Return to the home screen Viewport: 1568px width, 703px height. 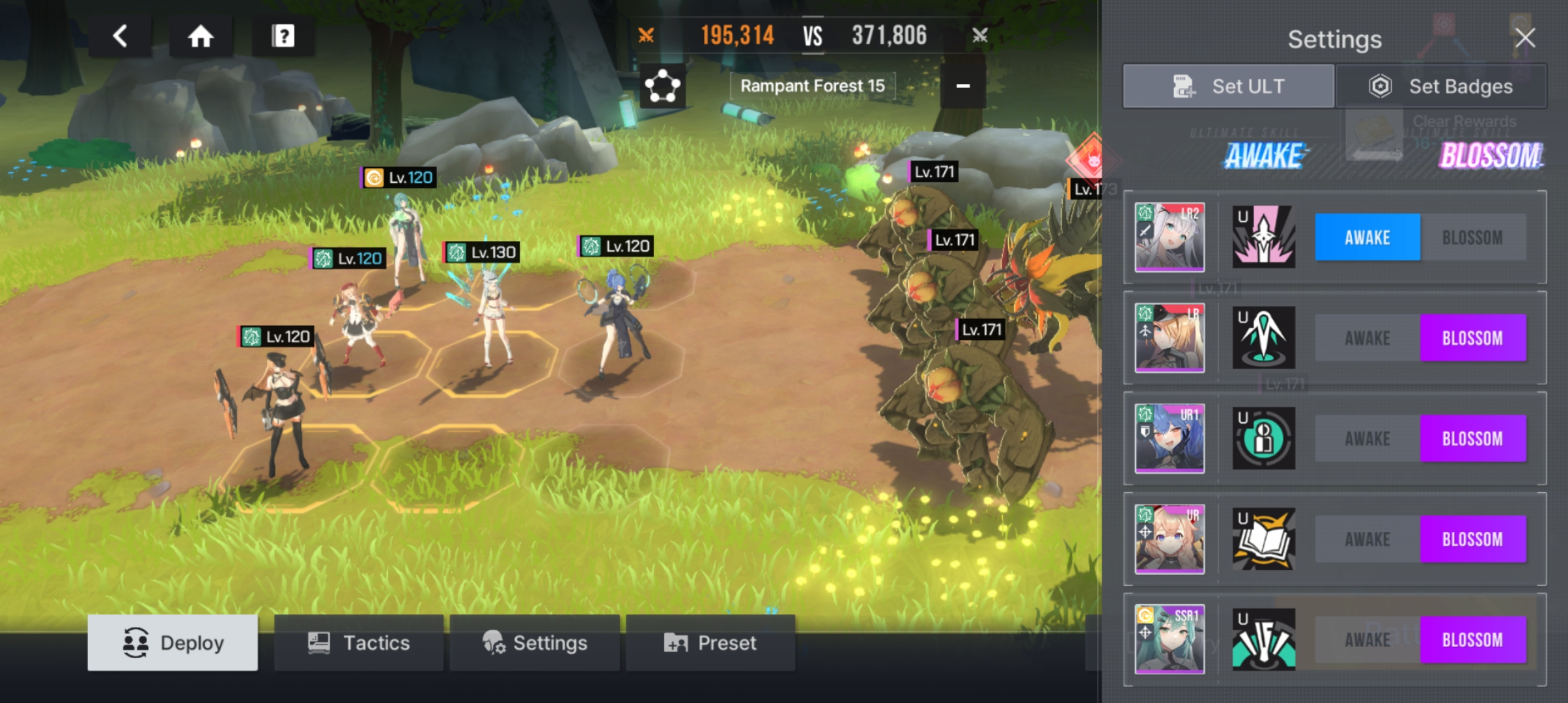click(201, 36)
